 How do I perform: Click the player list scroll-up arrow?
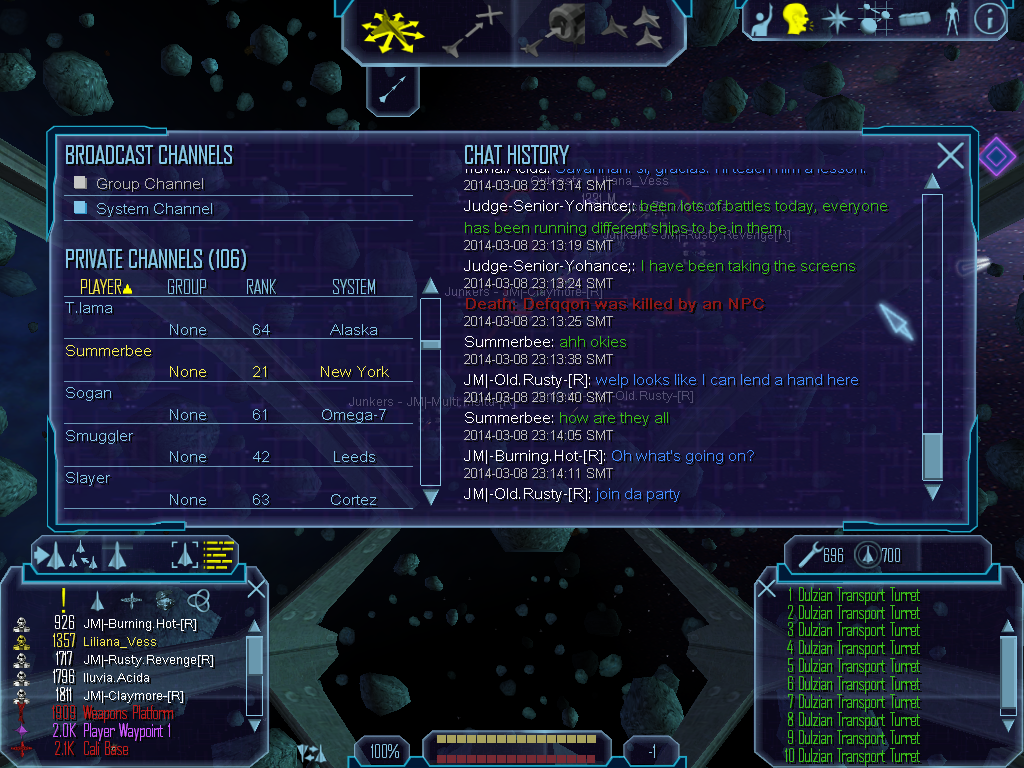431,286
